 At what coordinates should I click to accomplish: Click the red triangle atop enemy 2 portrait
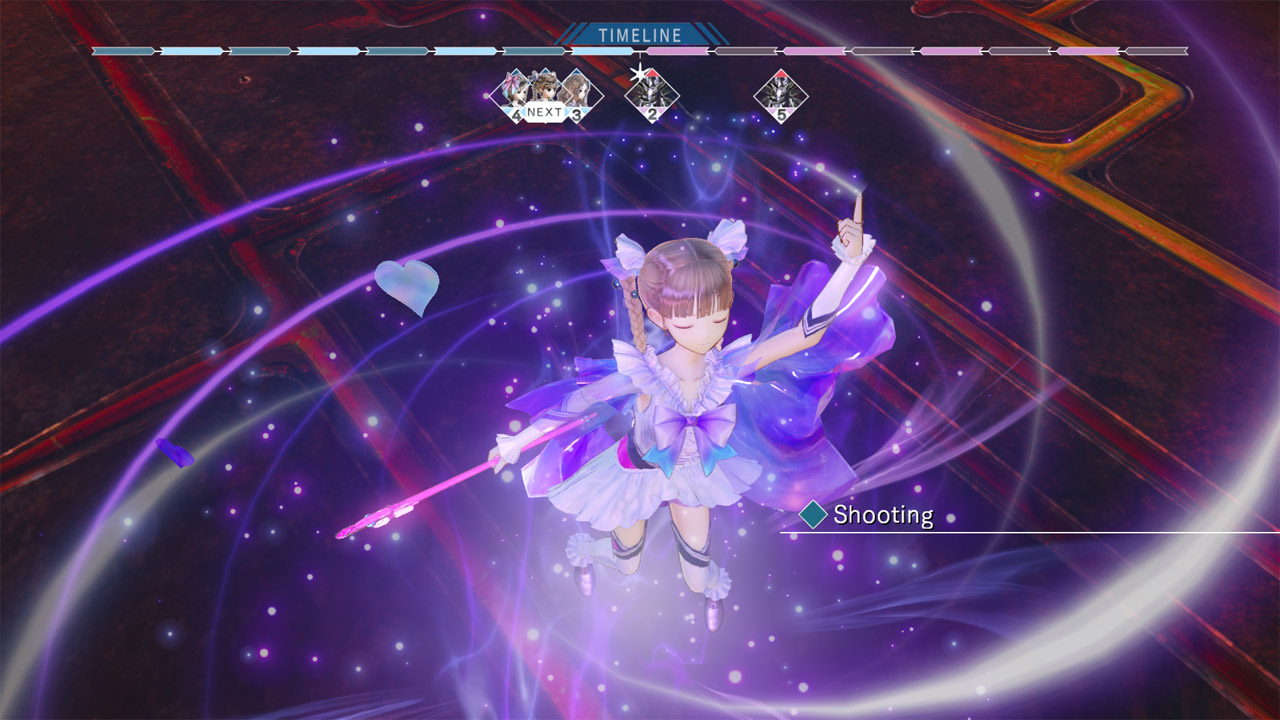click(653, 73)
